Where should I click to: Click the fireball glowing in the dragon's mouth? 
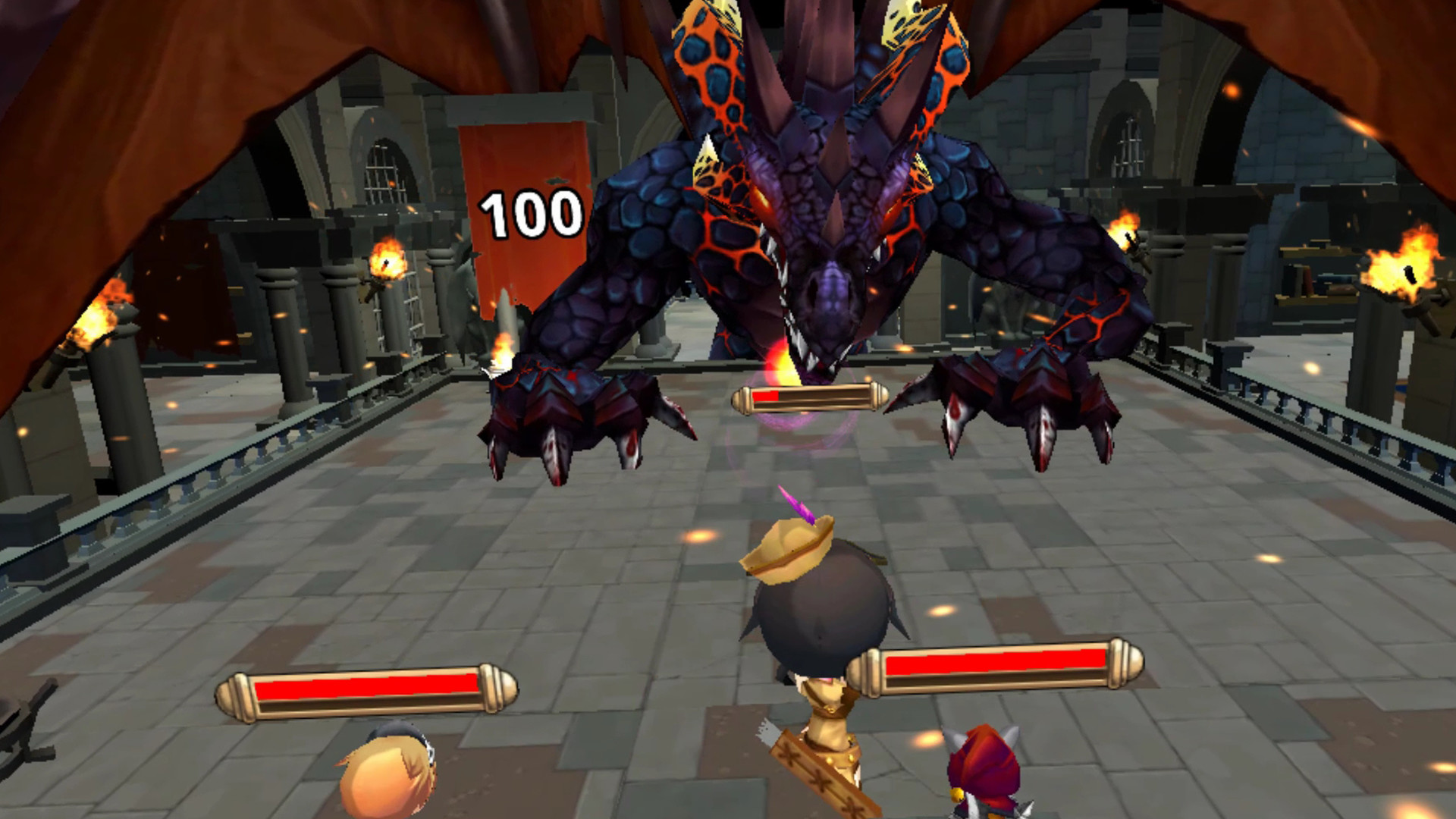[781, 364]
